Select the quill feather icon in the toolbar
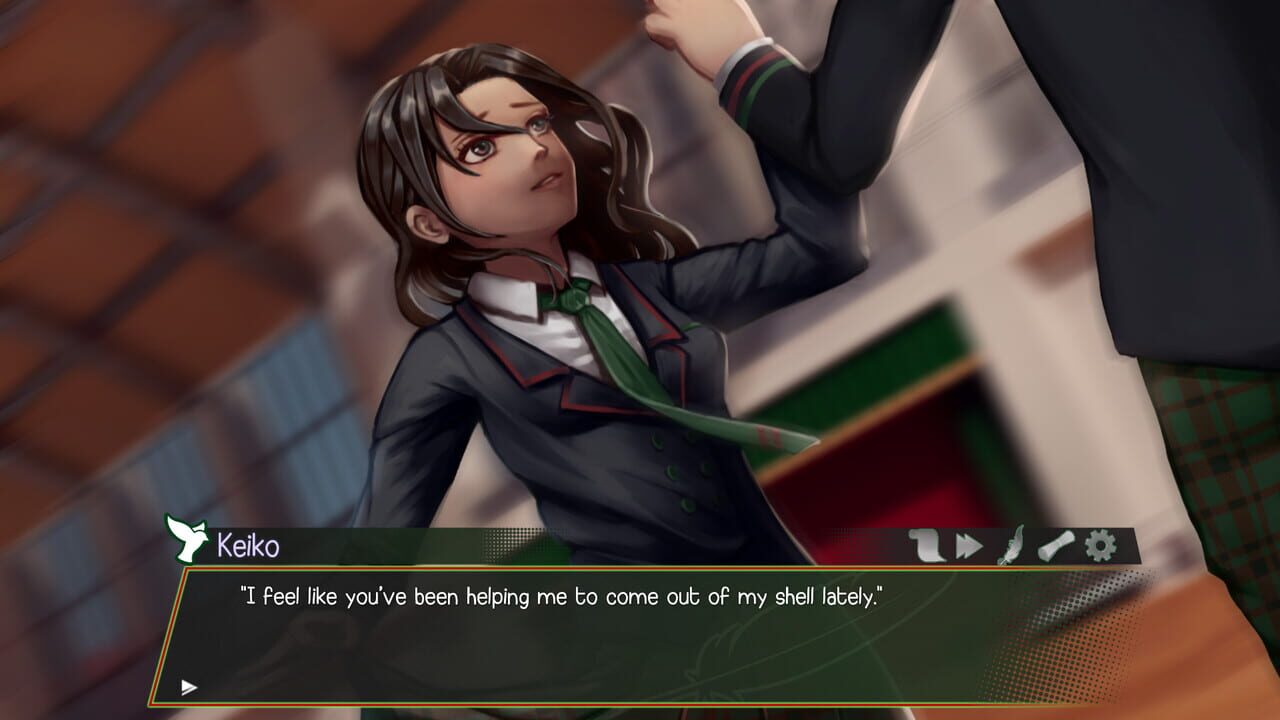The height and width of the screenshot is (720, 1280). 1010,545
